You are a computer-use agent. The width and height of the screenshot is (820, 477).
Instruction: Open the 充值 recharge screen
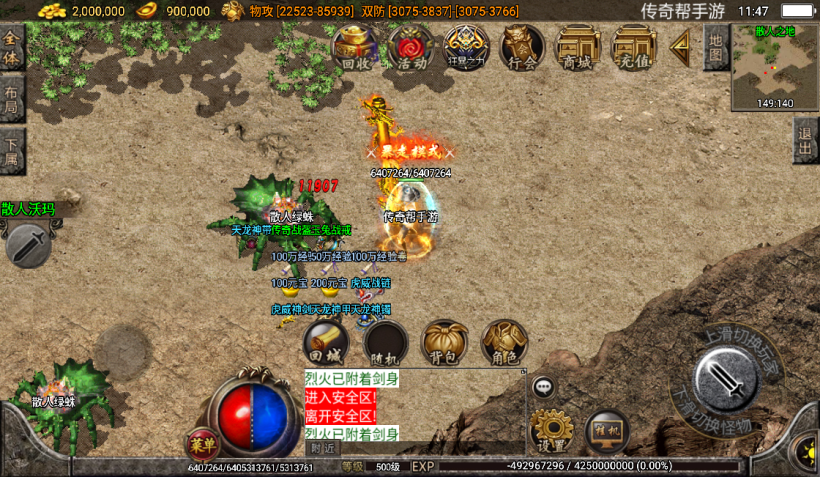tap(633, 47)
